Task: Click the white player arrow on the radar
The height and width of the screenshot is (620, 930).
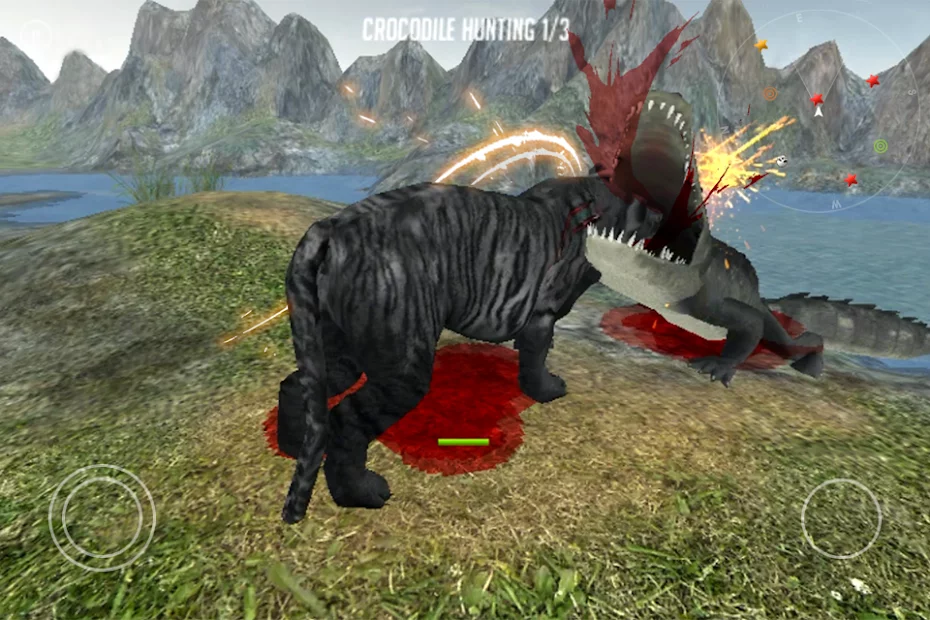Action: [818, 111]
